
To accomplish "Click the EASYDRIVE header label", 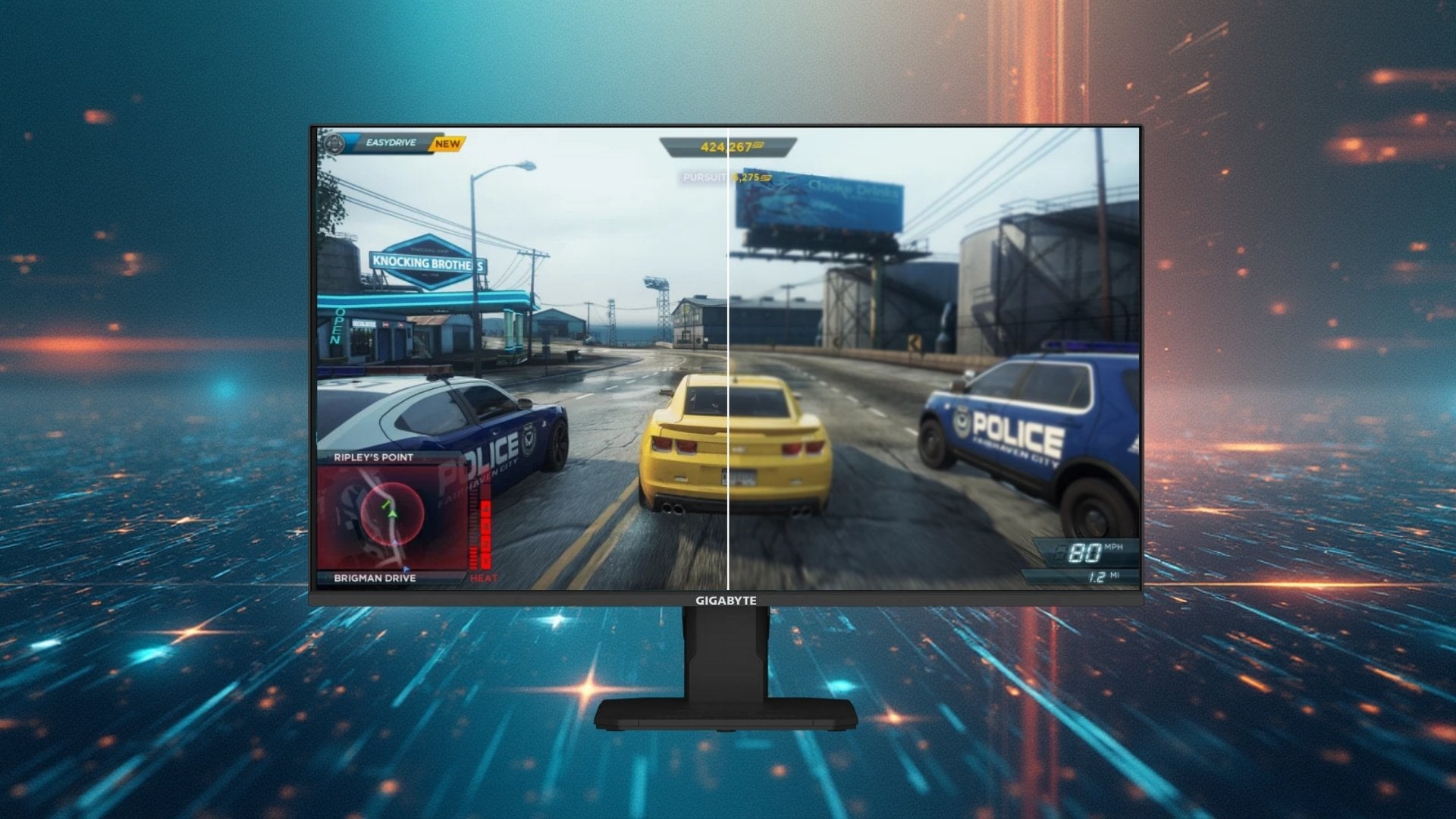I will coord(391,143).
